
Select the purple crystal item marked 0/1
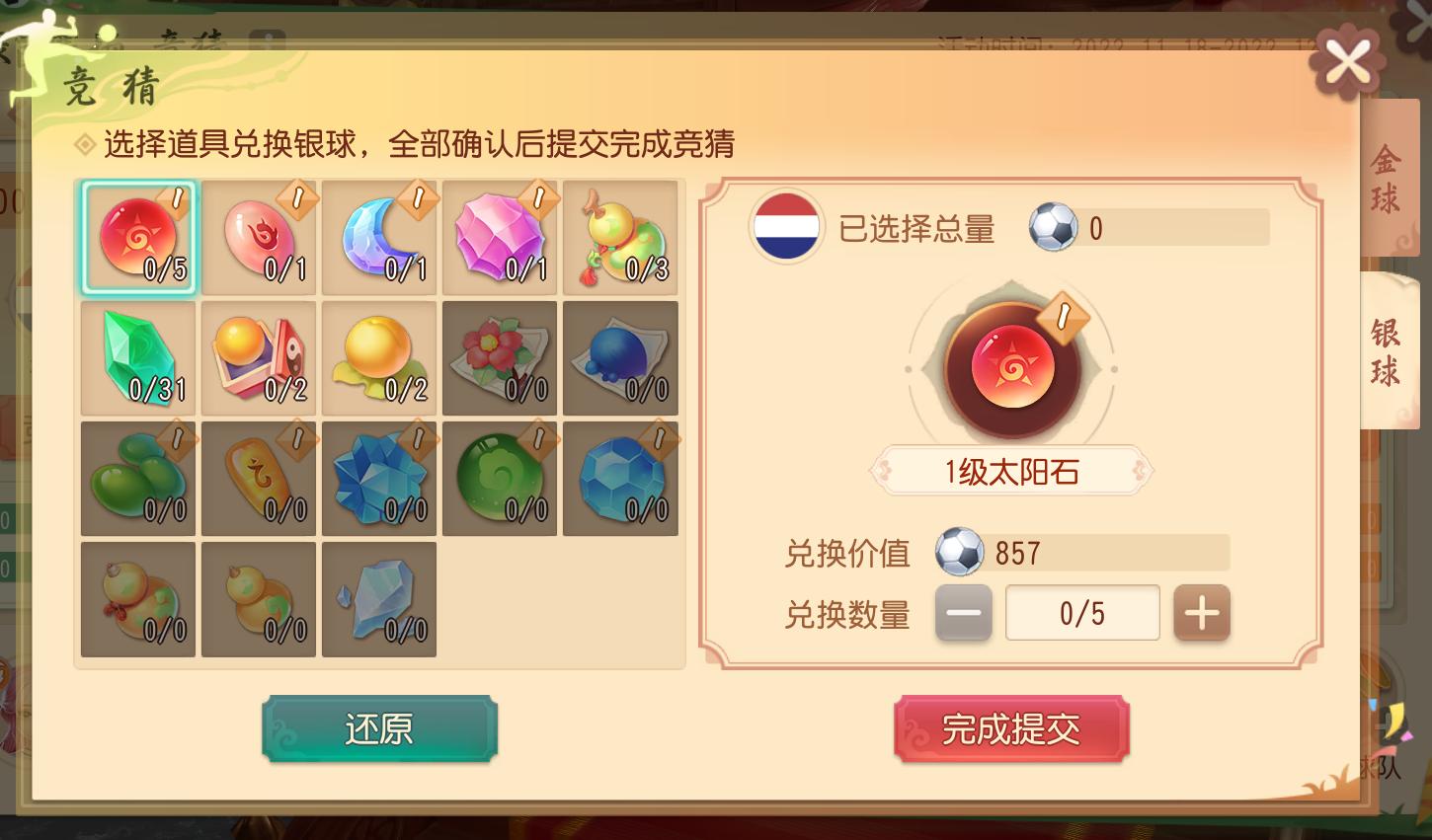tap(500, 237)
